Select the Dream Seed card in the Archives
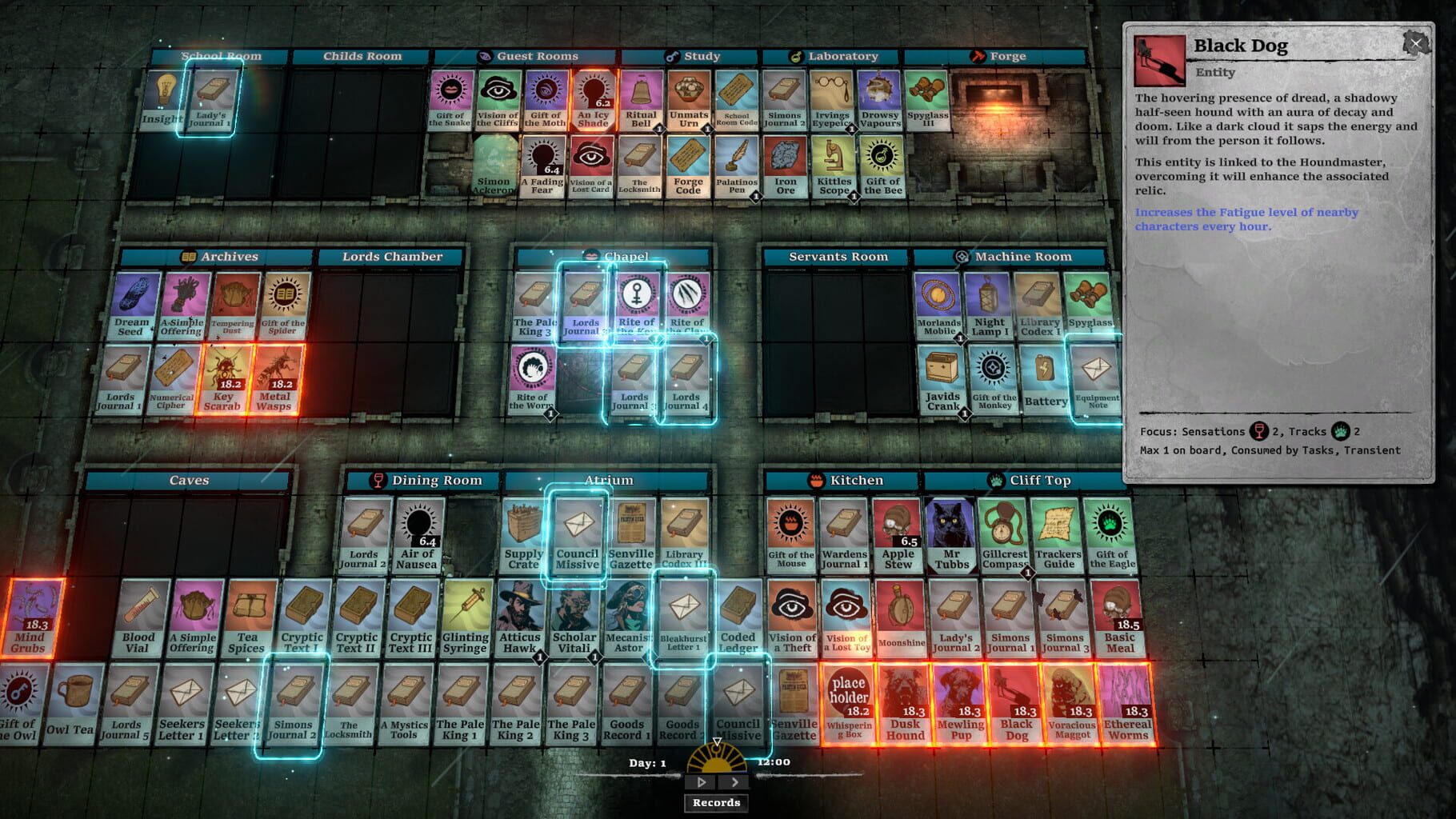This screenshot has width=1456, height=819. click(x=130, y=304)
